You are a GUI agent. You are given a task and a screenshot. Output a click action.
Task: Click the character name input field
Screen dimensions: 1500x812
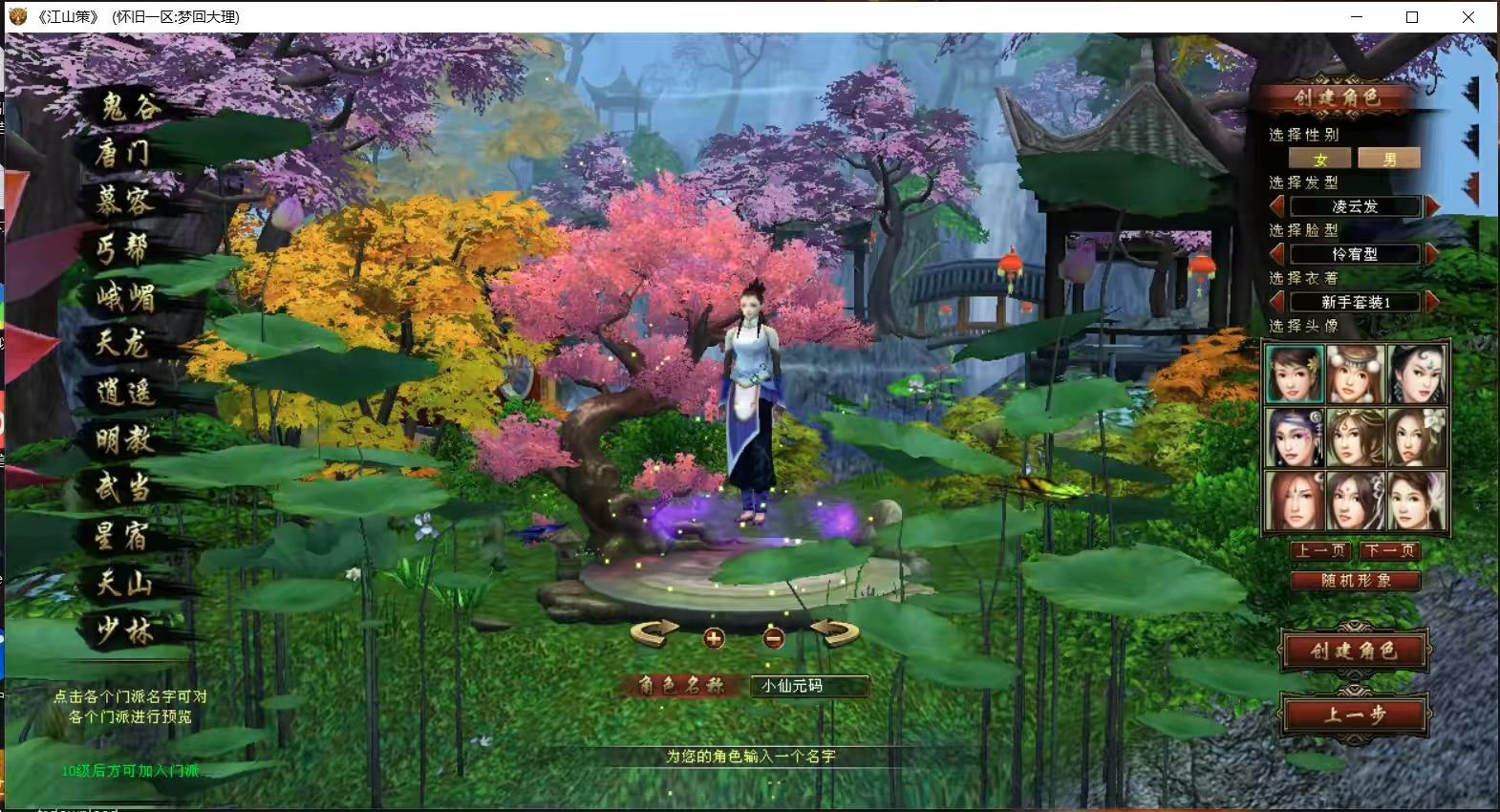tap(808, 686)
